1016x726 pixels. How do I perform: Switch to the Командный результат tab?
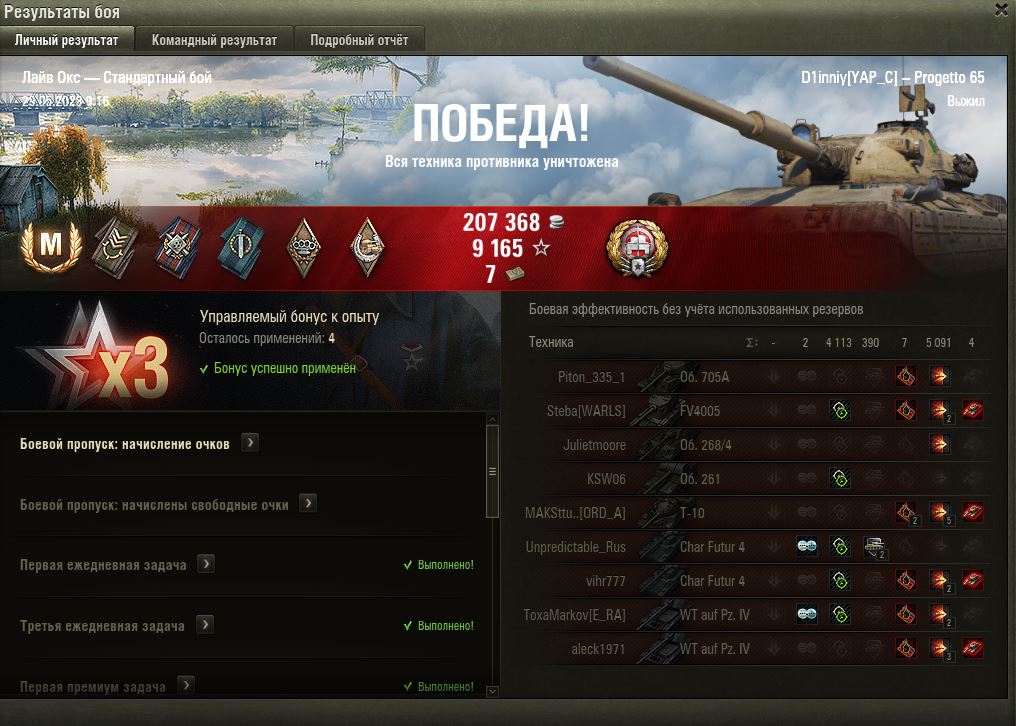[214, 40]
